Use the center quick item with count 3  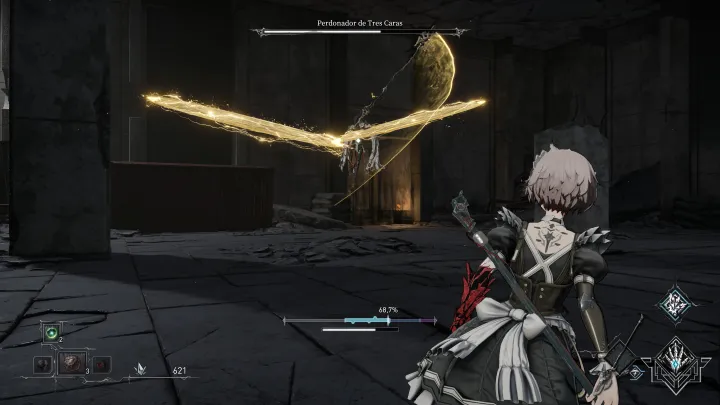click(x=71, y=363)
